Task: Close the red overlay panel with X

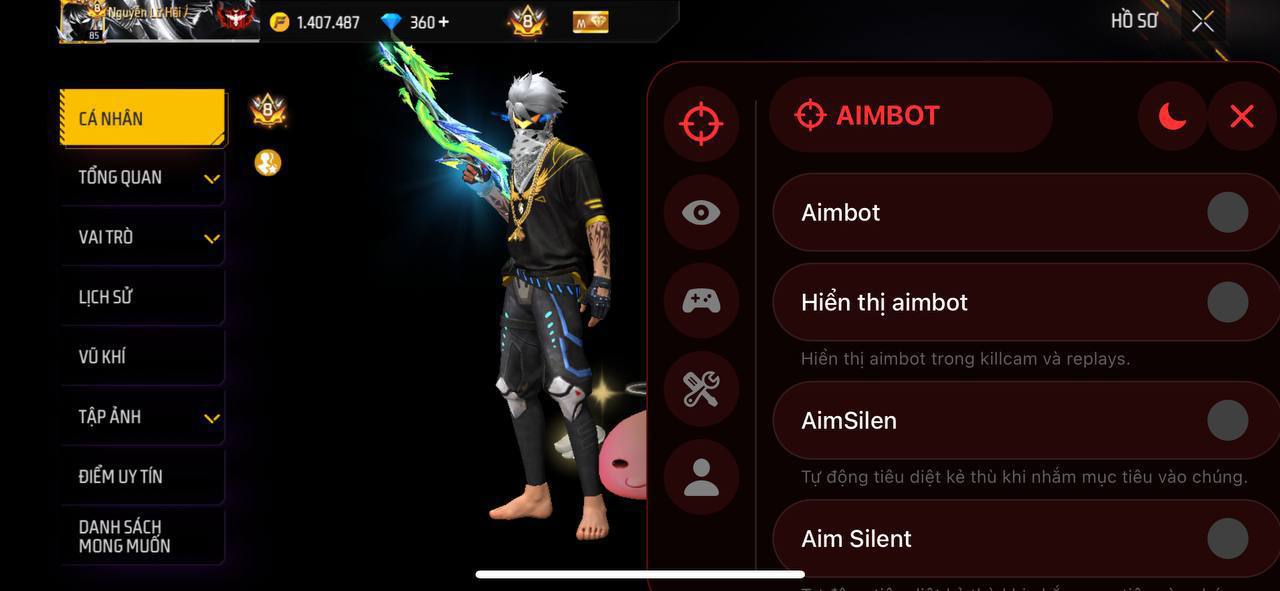Action: (x=1241, y=117)
